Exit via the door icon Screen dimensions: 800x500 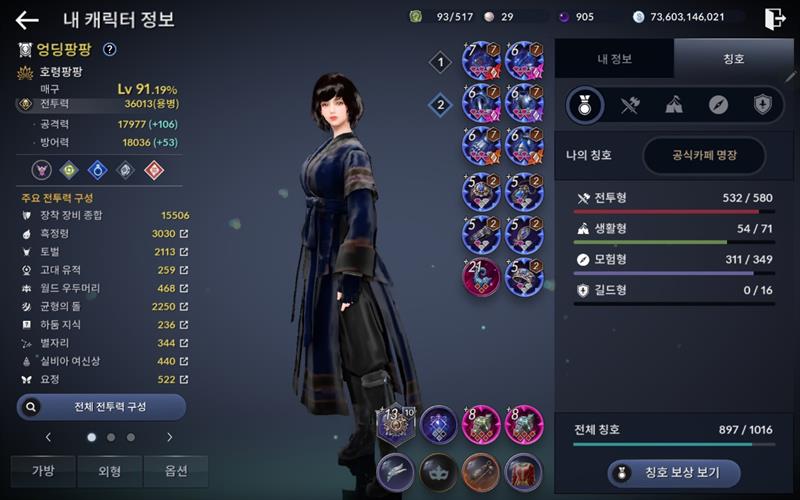(774, 18)
